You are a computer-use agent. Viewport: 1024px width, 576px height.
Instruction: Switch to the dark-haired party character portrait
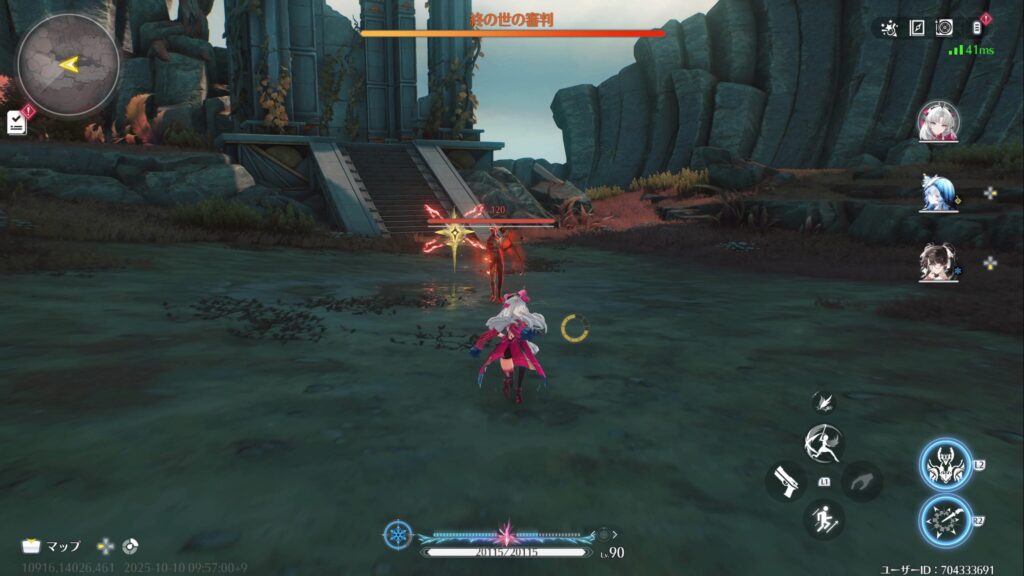(x=938, y=262)
